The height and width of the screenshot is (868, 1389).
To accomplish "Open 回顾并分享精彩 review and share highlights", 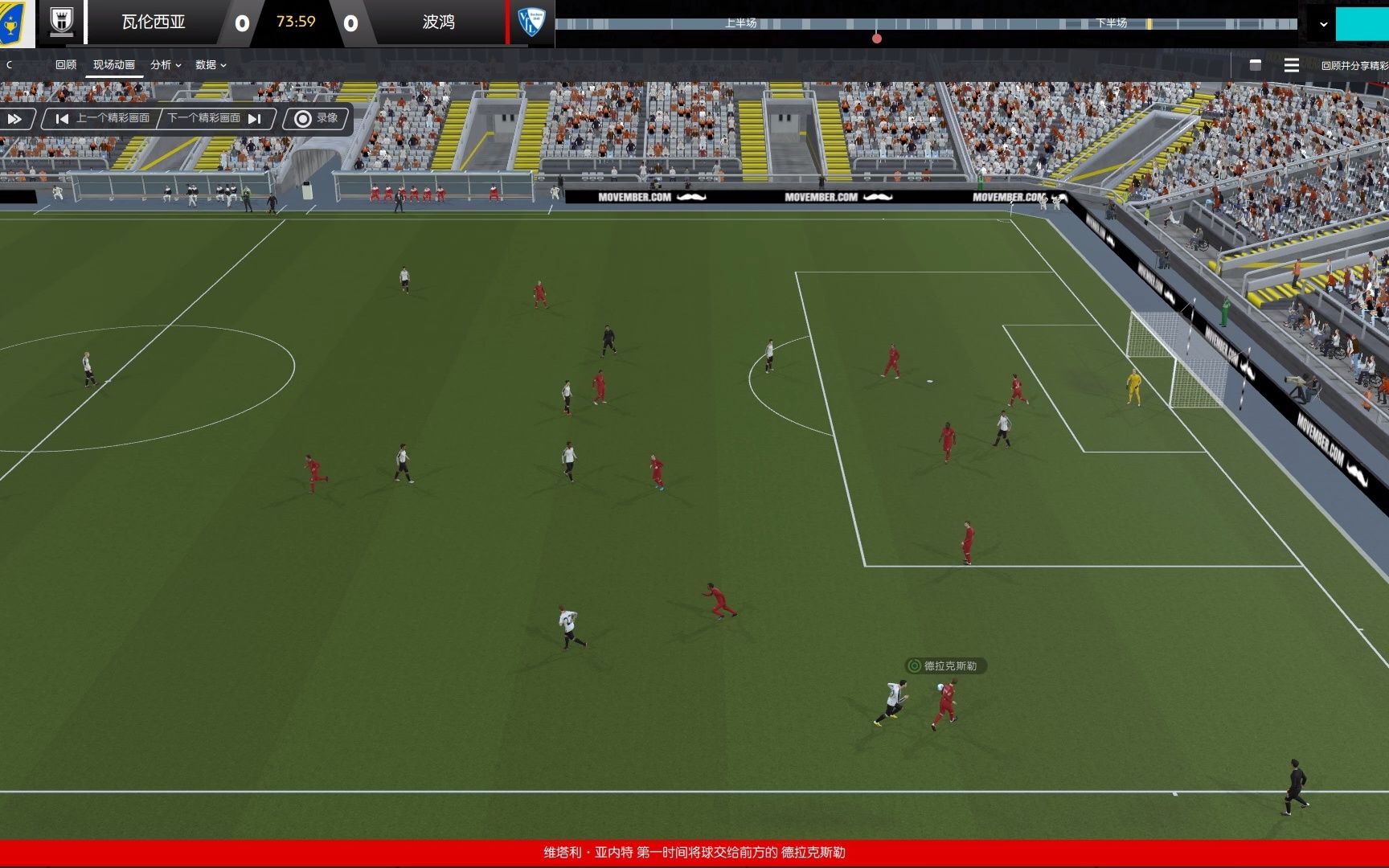I will tap(1354, 66).
